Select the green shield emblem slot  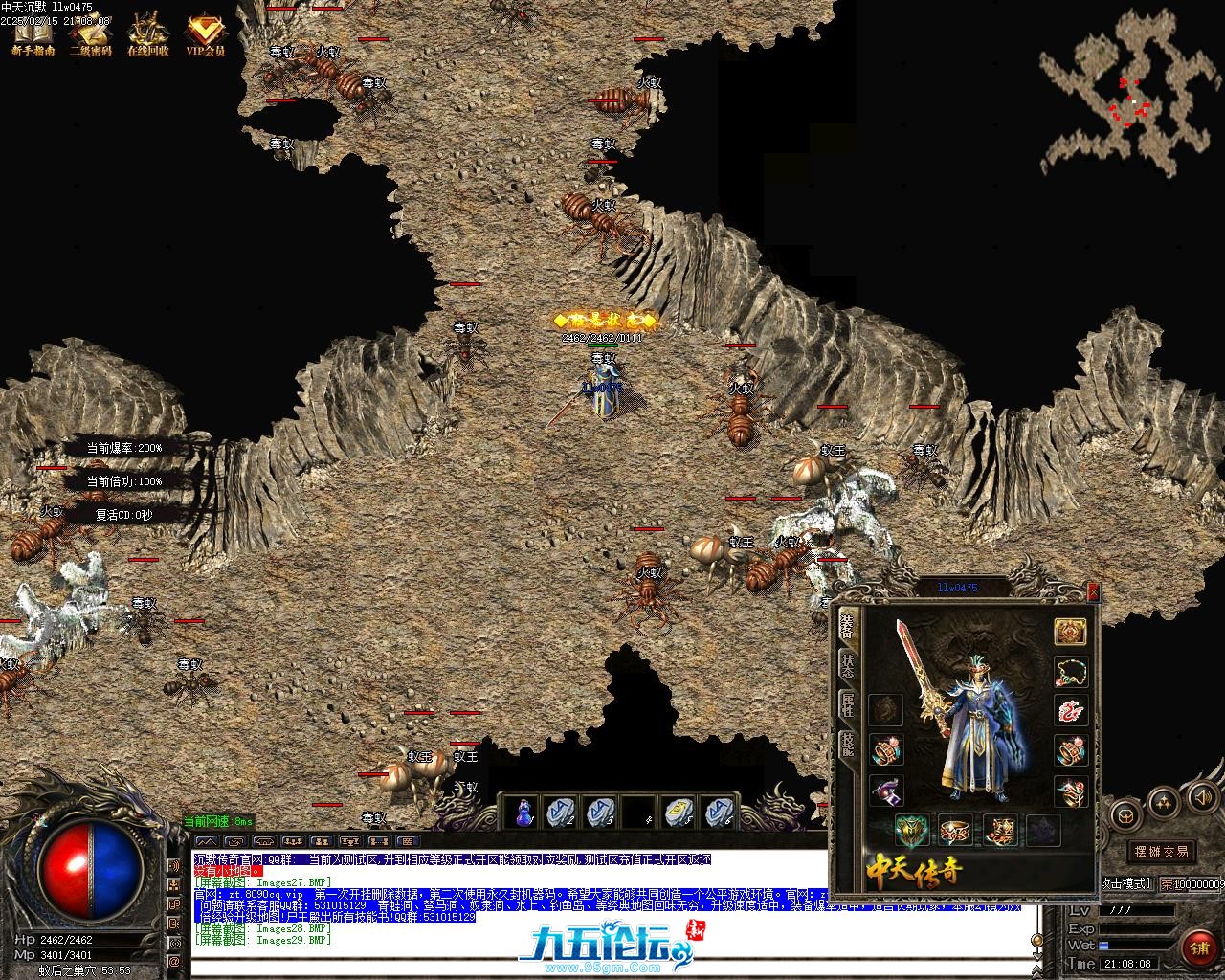911,830
